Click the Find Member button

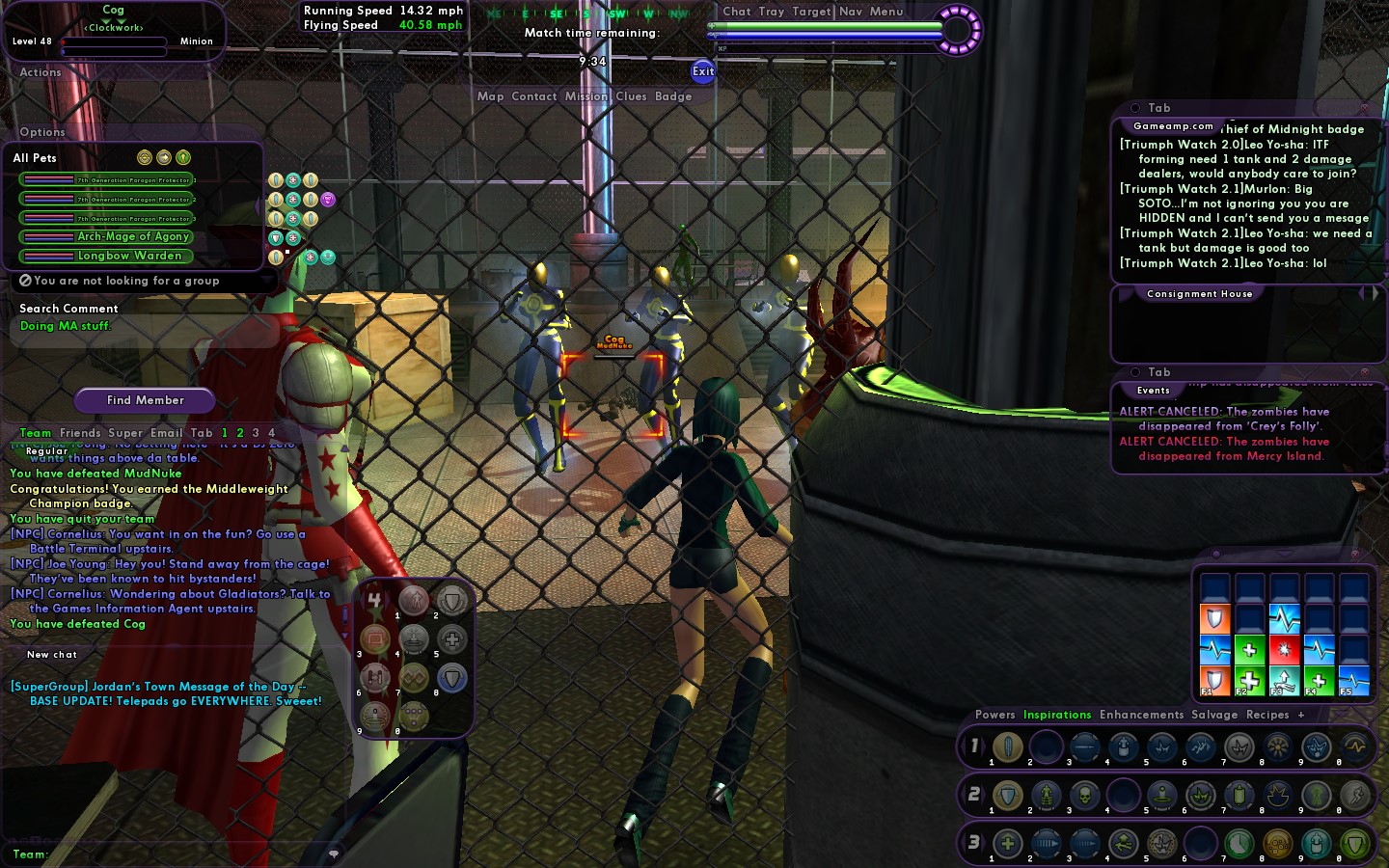(x=146, y=400)
